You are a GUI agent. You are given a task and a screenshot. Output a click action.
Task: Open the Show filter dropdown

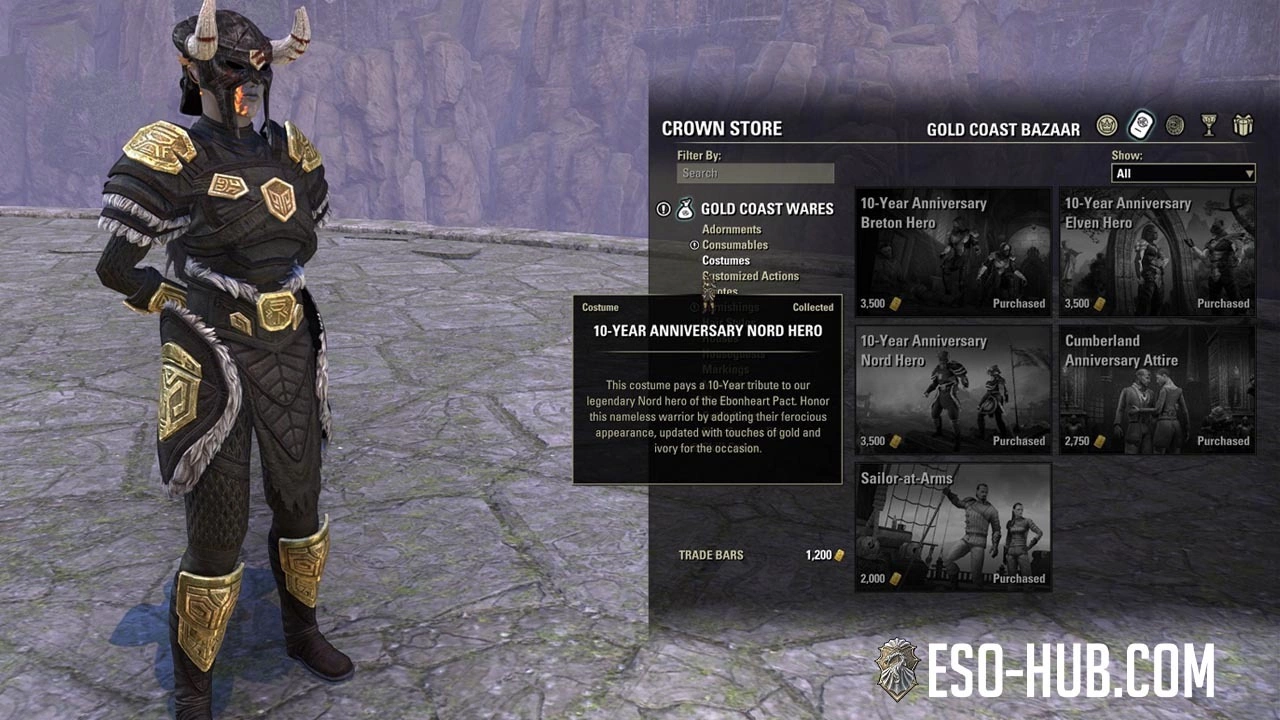(x=1183, y=173)
